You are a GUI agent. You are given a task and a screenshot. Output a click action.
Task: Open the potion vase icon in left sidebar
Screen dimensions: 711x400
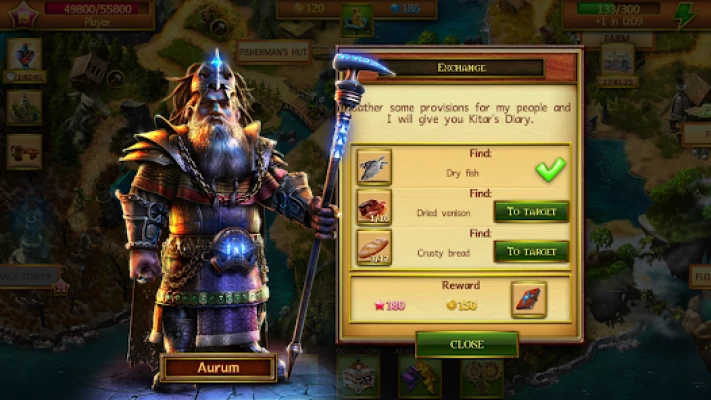tap(24, 54)
